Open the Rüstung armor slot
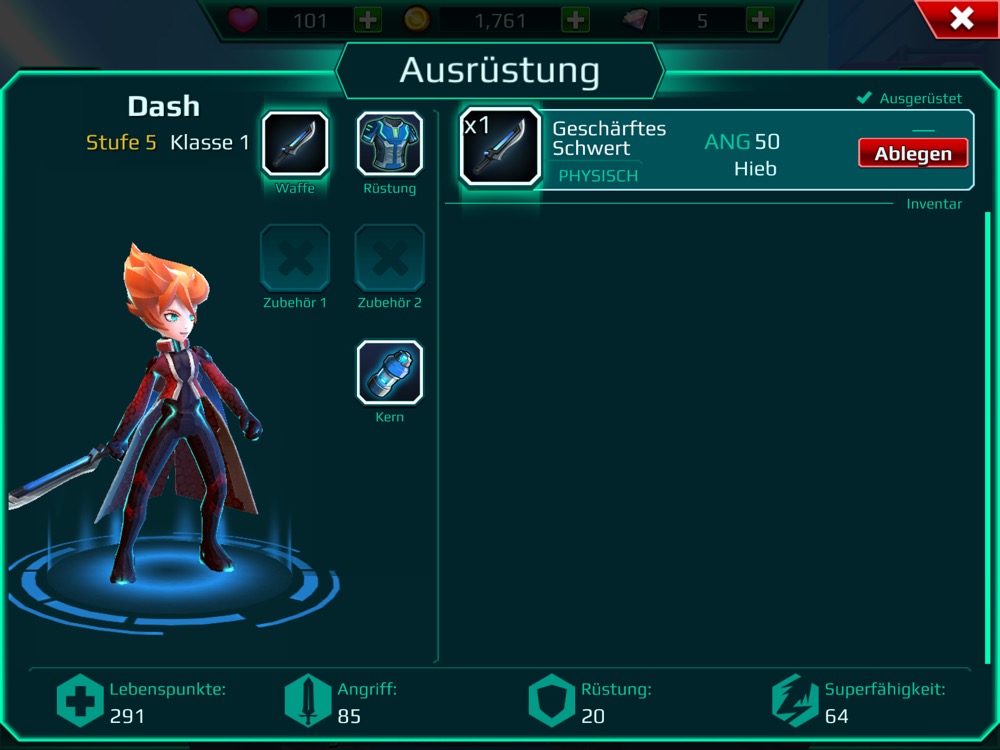Image resolution: width=1000 pixels, height=750 pixels. tap(390, 144)
